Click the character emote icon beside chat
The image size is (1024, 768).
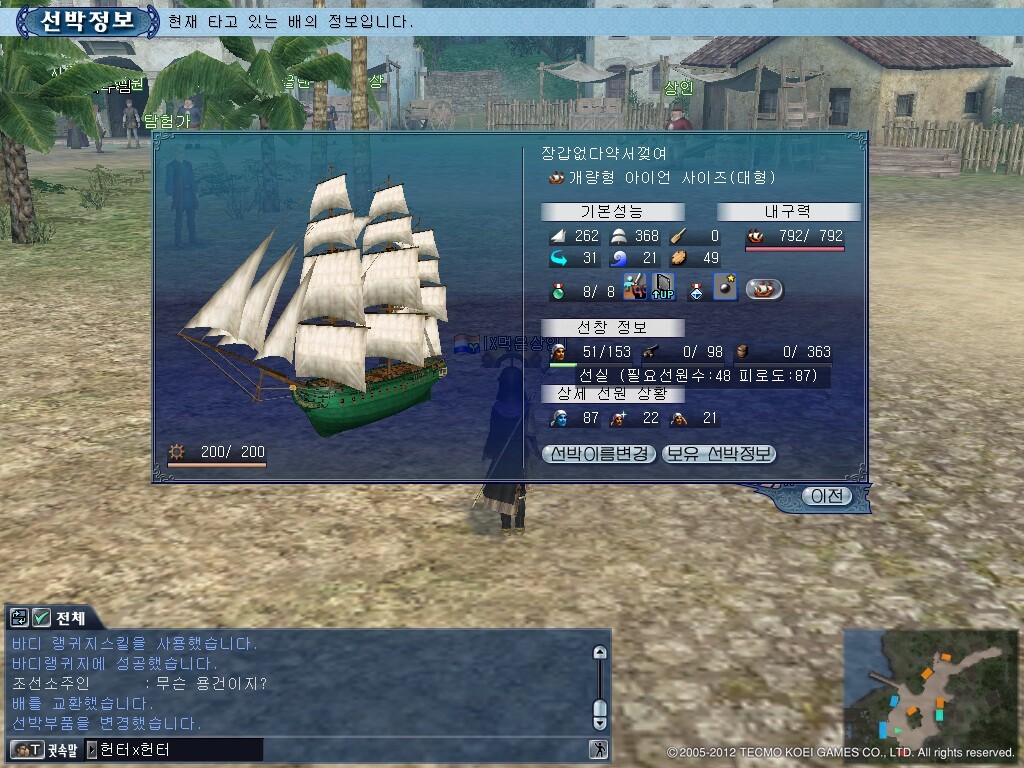pyautogui.click(x=598, y=749)
